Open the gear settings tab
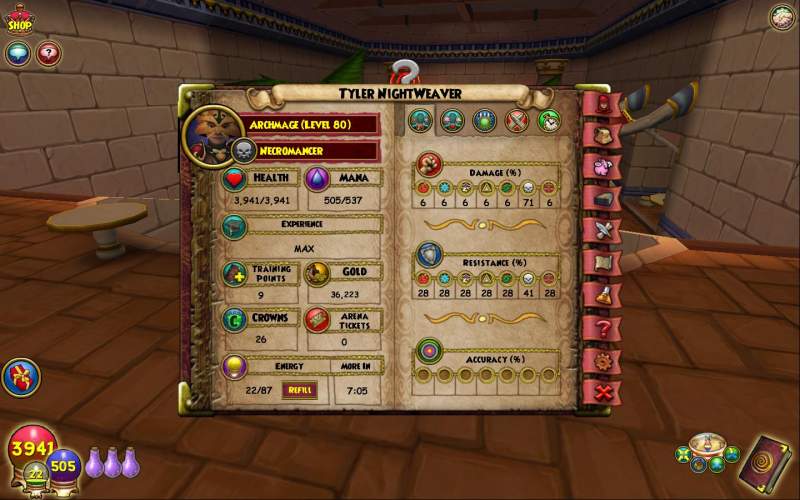800x500 pixels. pyautogui.click(x=603, y=359)
